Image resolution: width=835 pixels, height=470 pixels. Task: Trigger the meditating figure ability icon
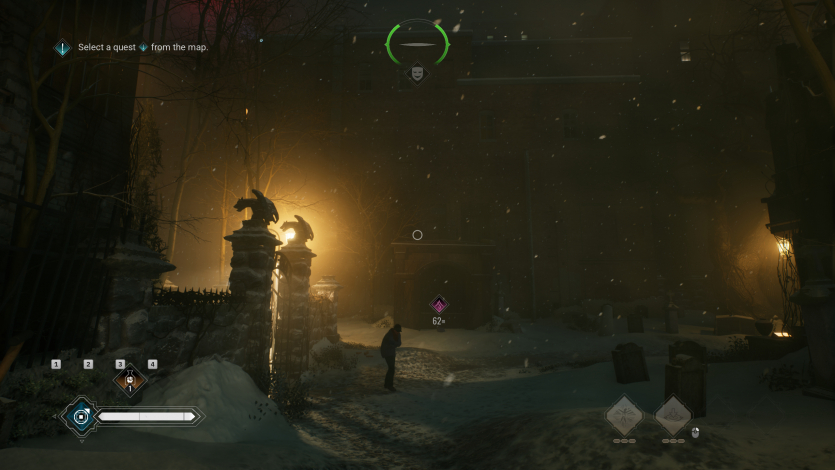(673, 415)
